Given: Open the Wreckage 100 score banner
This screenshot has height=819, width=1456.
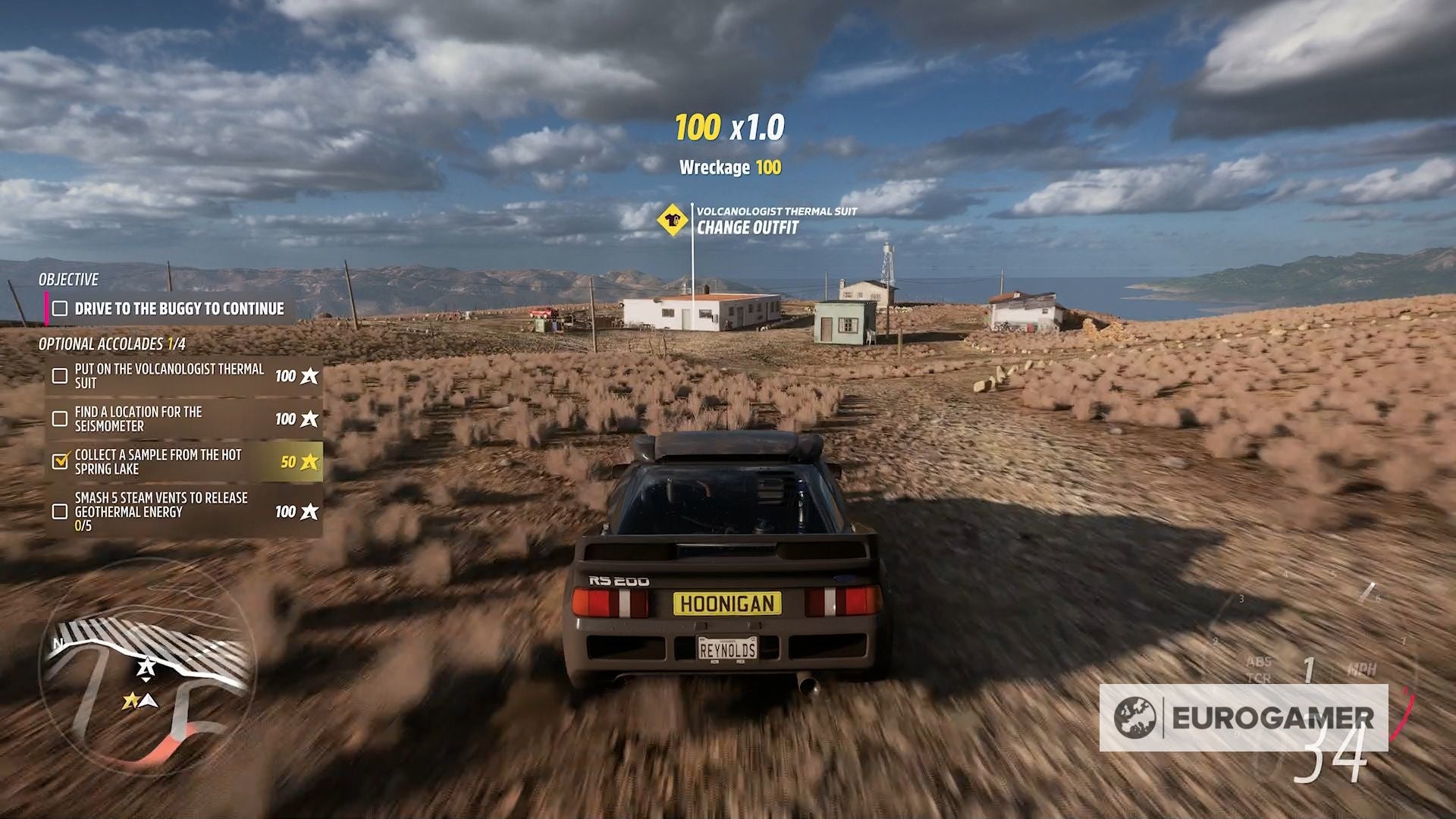Looking at the screenshot, I should pyautogui.click(x=730, y=168).
